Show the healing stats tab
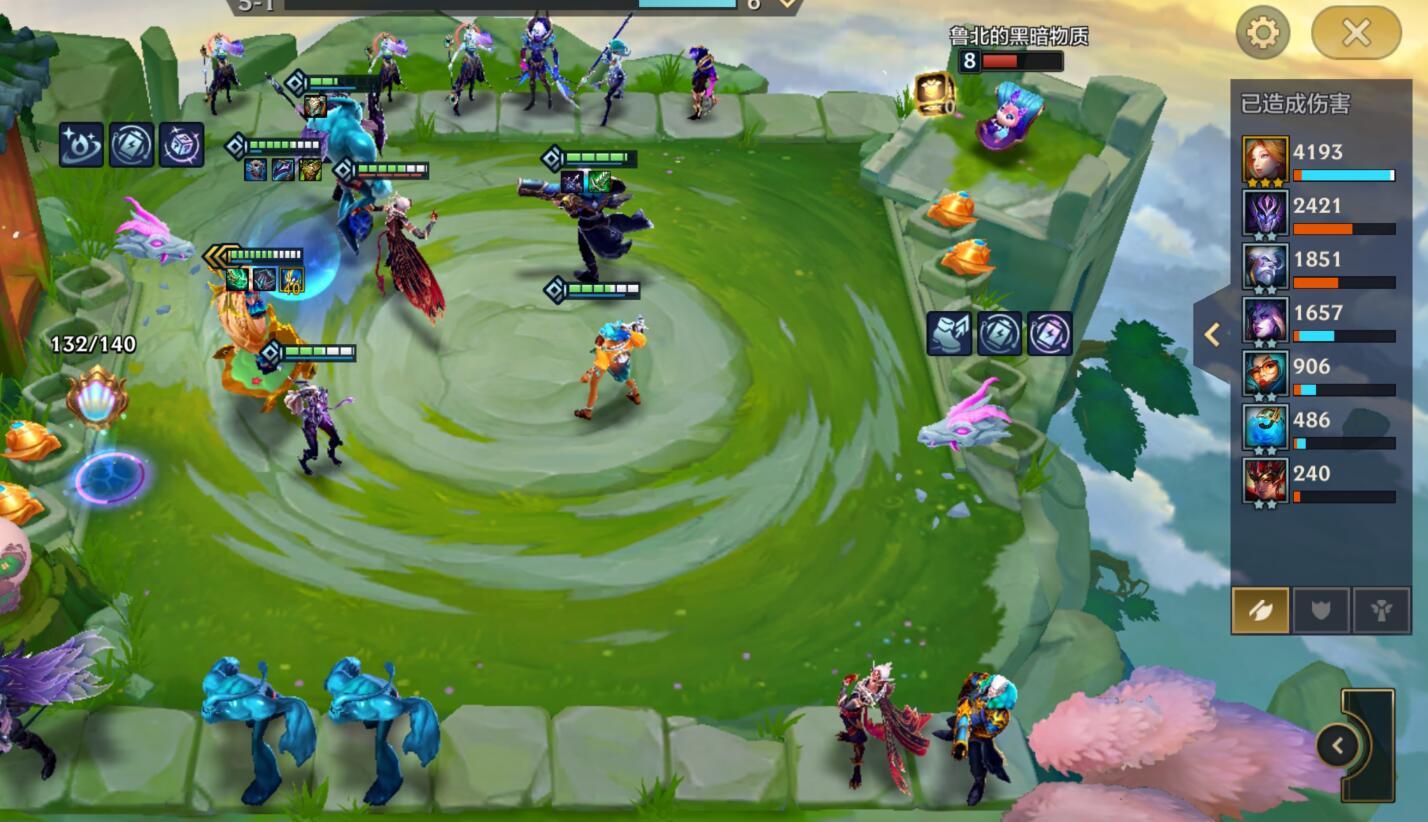 (x=1381, y=610)
